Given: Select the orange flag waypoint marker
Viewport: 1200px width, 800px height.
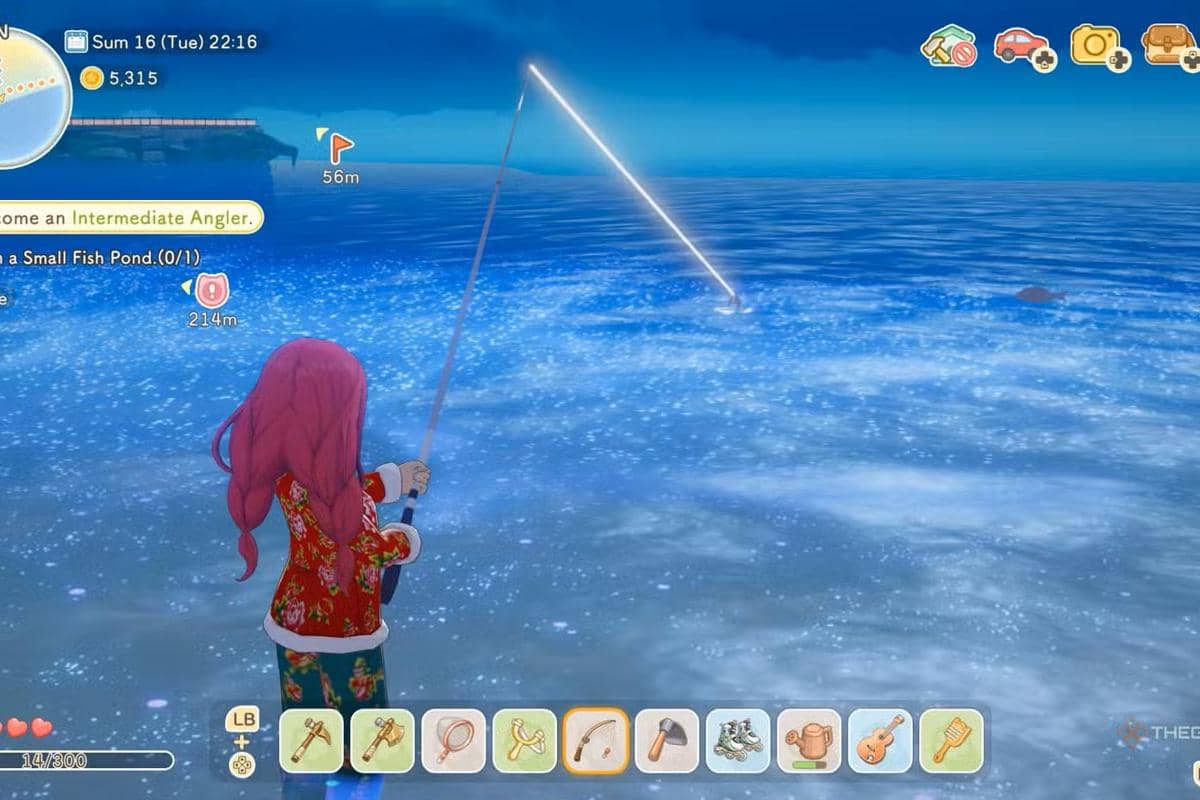Looking at the screenshot, I should pyautogui.click(x=341, y=148).
